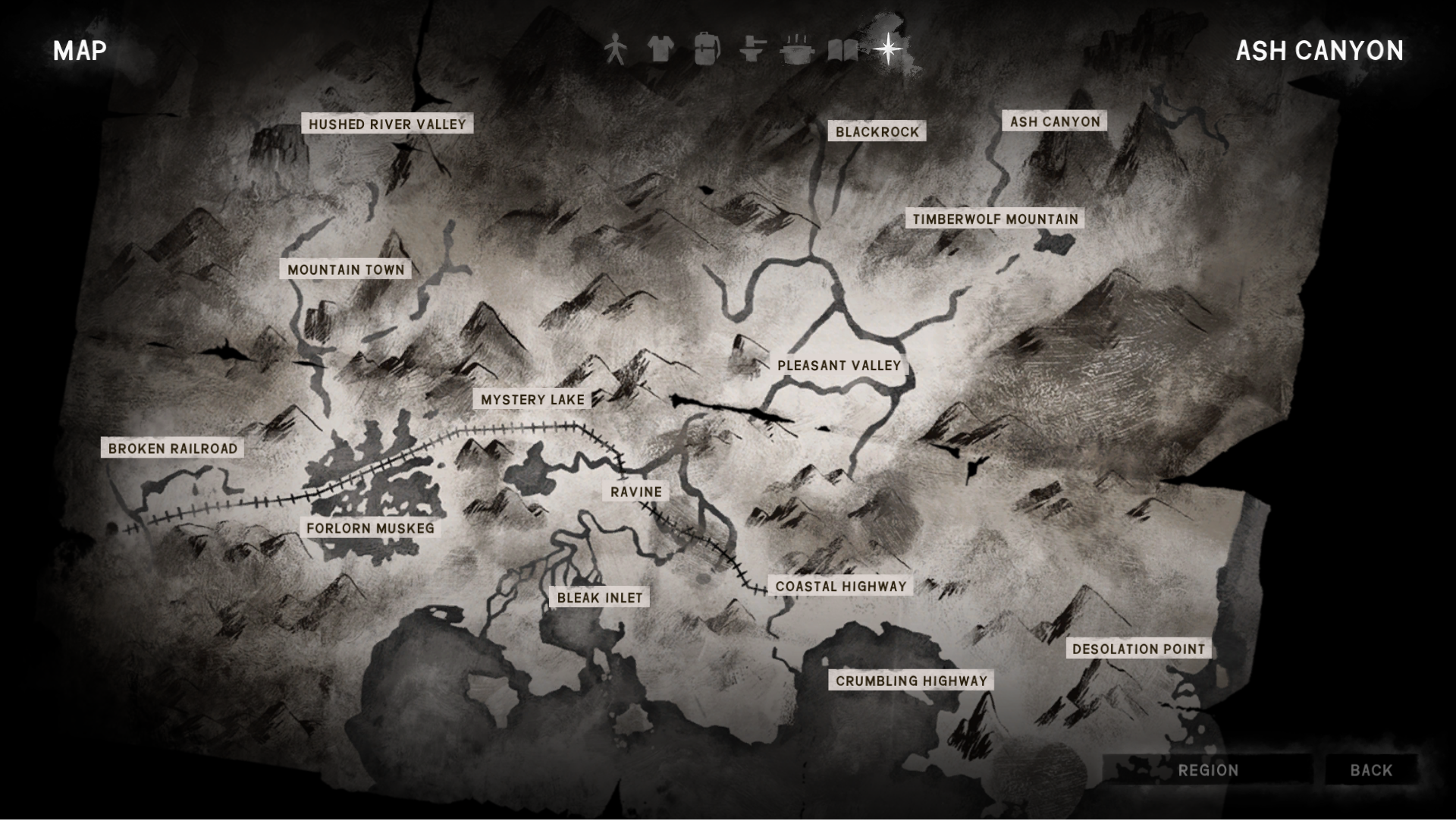Switch to the clothing tab
1456x821 pixels.
pyautogui.click(x=661, y=50)
